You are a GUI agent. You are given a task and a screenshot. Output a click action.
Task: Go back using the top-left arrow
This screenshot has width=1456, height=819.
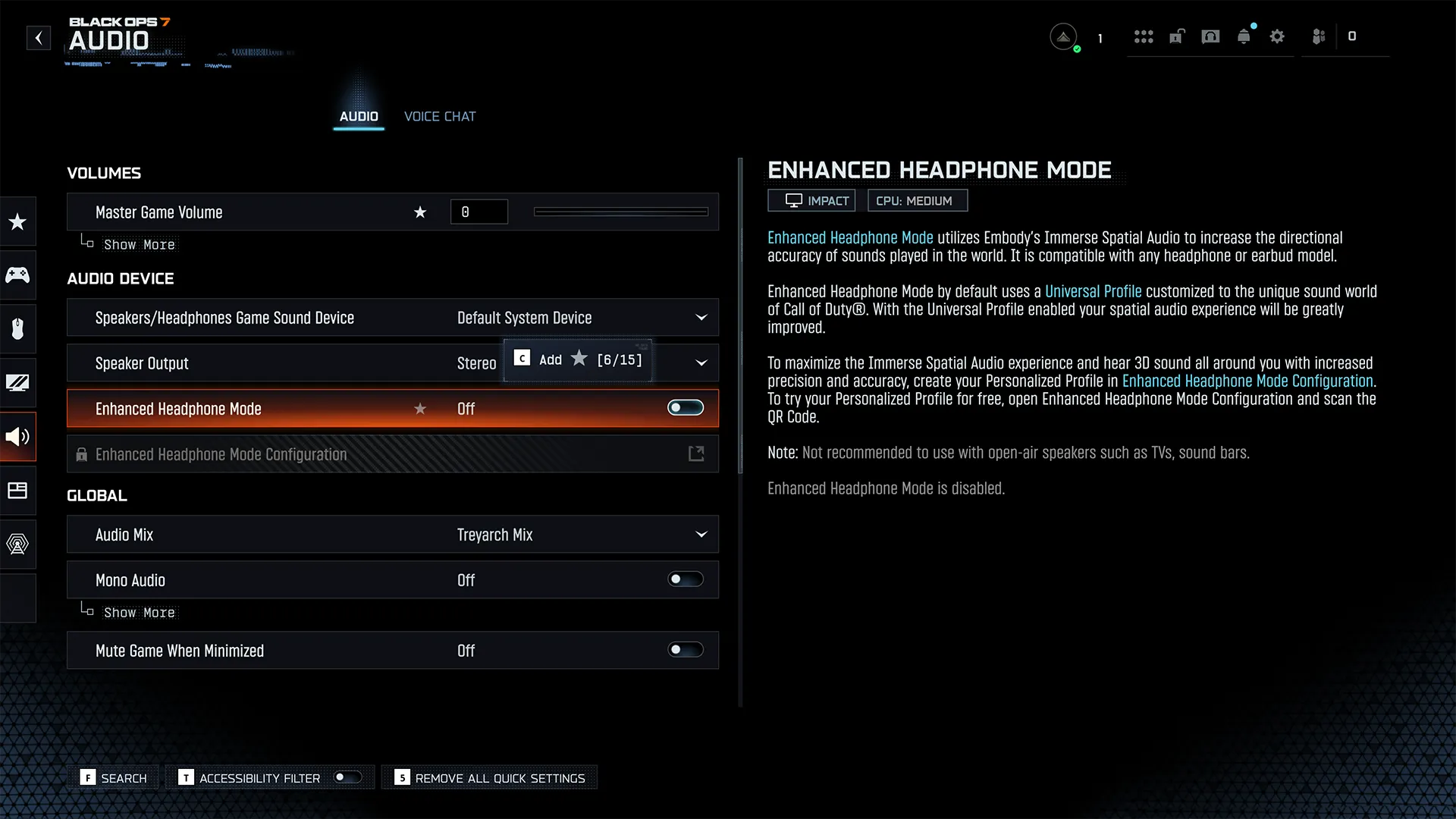tap(39, 38)
